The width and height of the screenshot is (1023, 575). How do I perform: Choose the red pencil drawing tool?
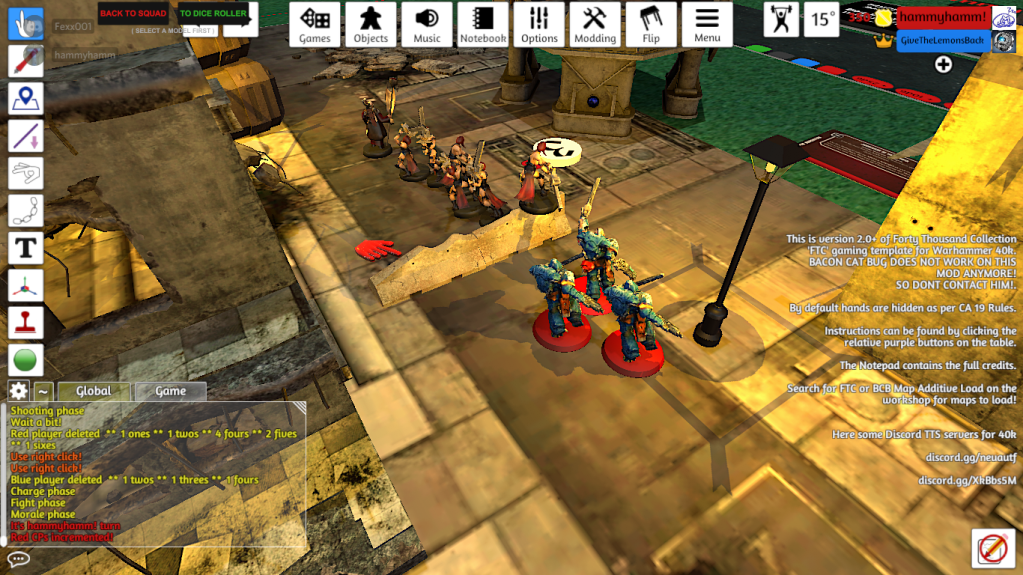coord(26,60)
